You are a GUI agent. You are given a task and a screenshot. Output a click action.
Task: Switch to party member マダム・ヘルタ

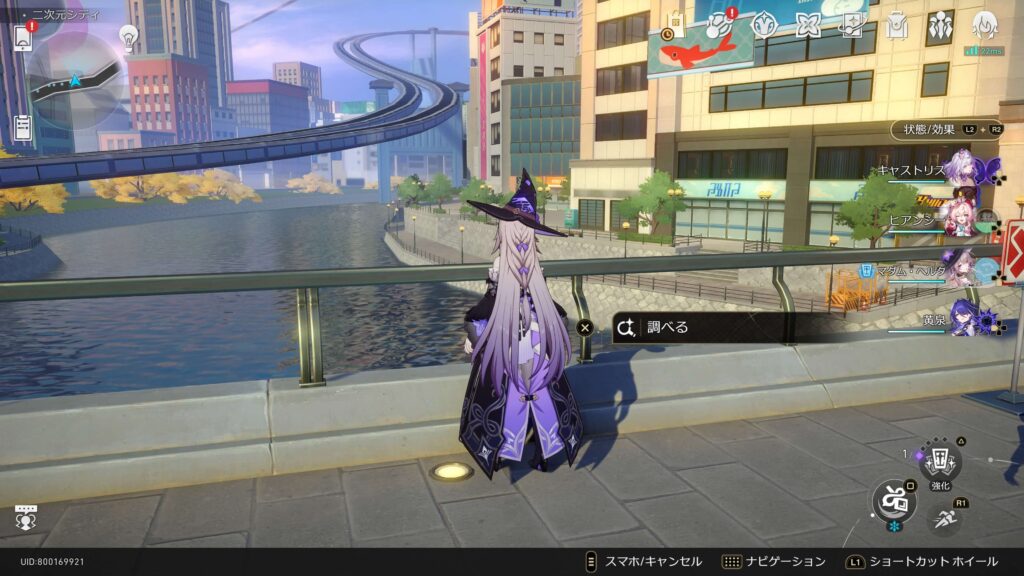(958, 269)
